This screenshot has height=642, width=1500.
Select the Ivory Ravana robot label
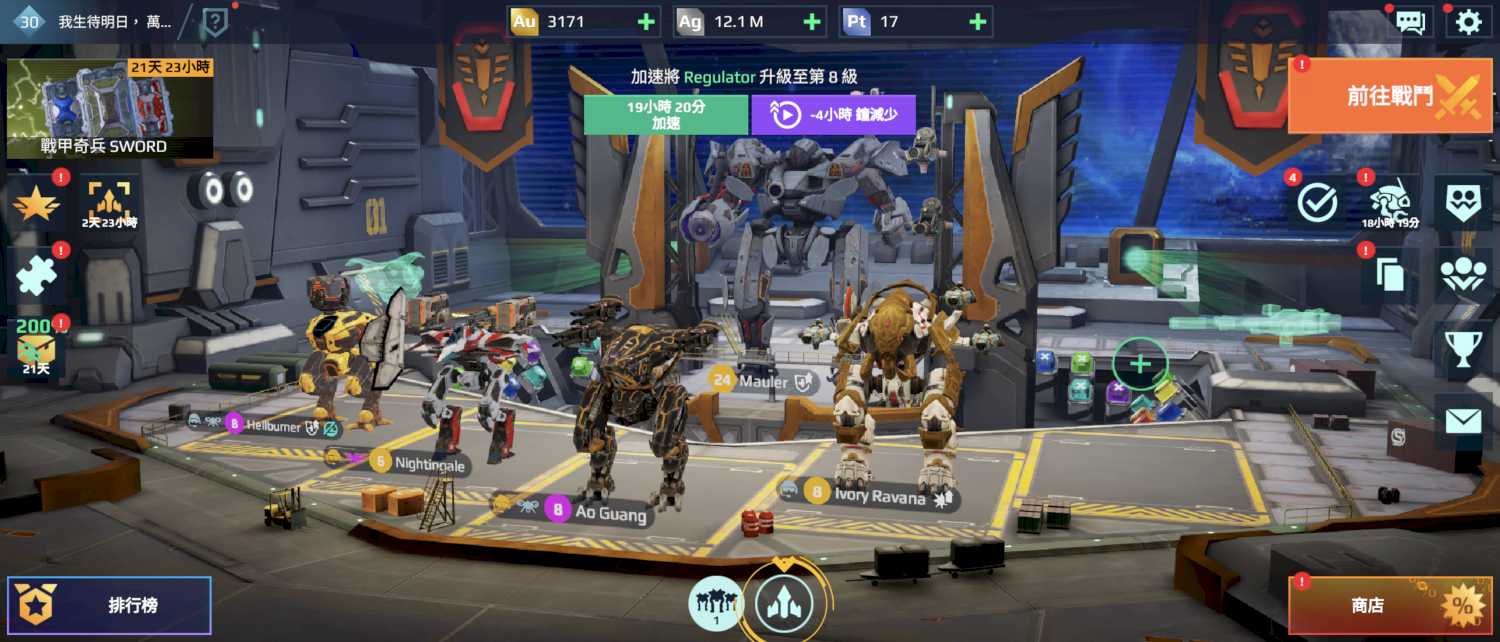coord(868,494)
